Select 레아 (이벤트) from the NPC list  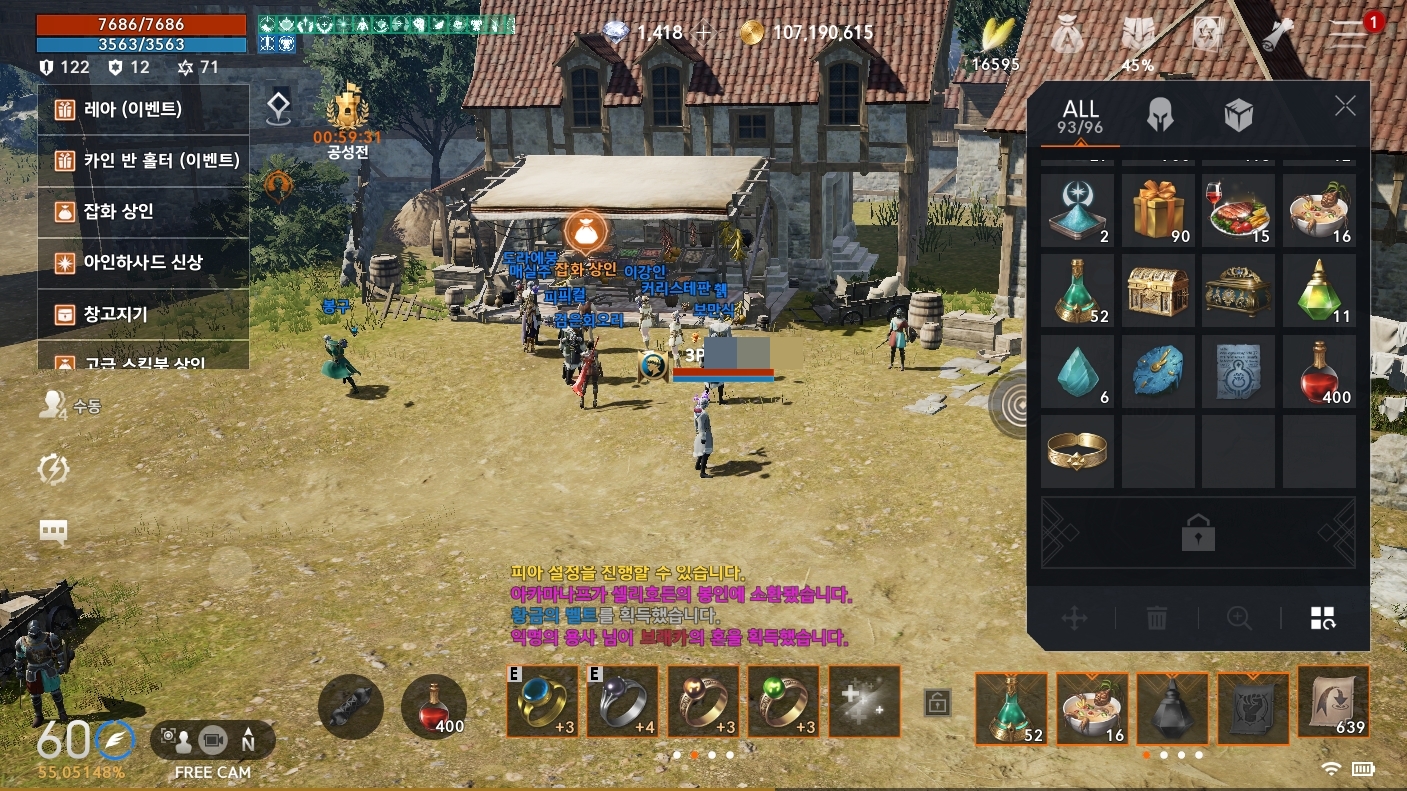(x=143, y=109)
